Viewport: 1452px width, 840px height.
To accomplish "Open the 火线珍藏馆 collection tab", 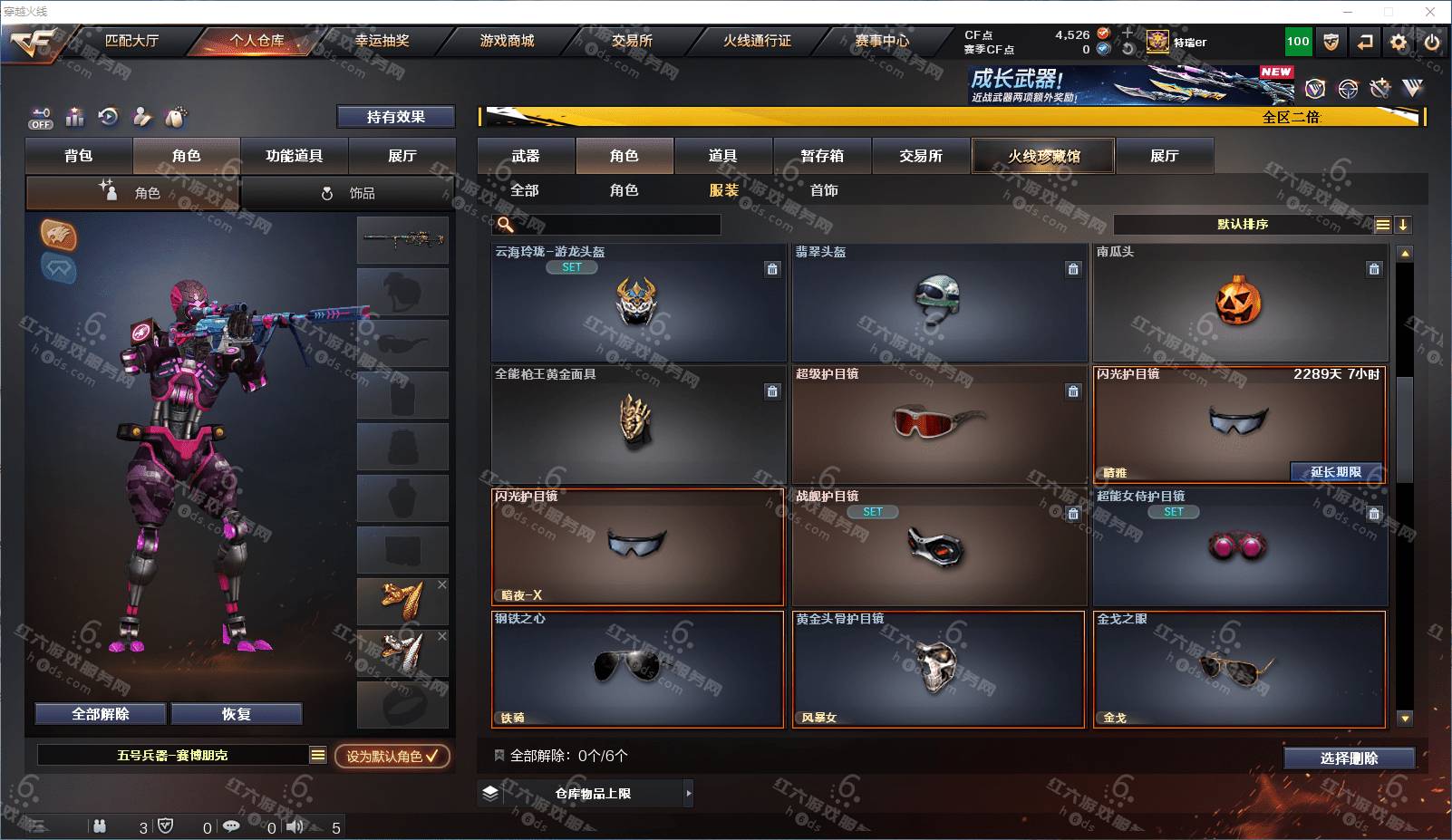I will (x=1043, y=156).
